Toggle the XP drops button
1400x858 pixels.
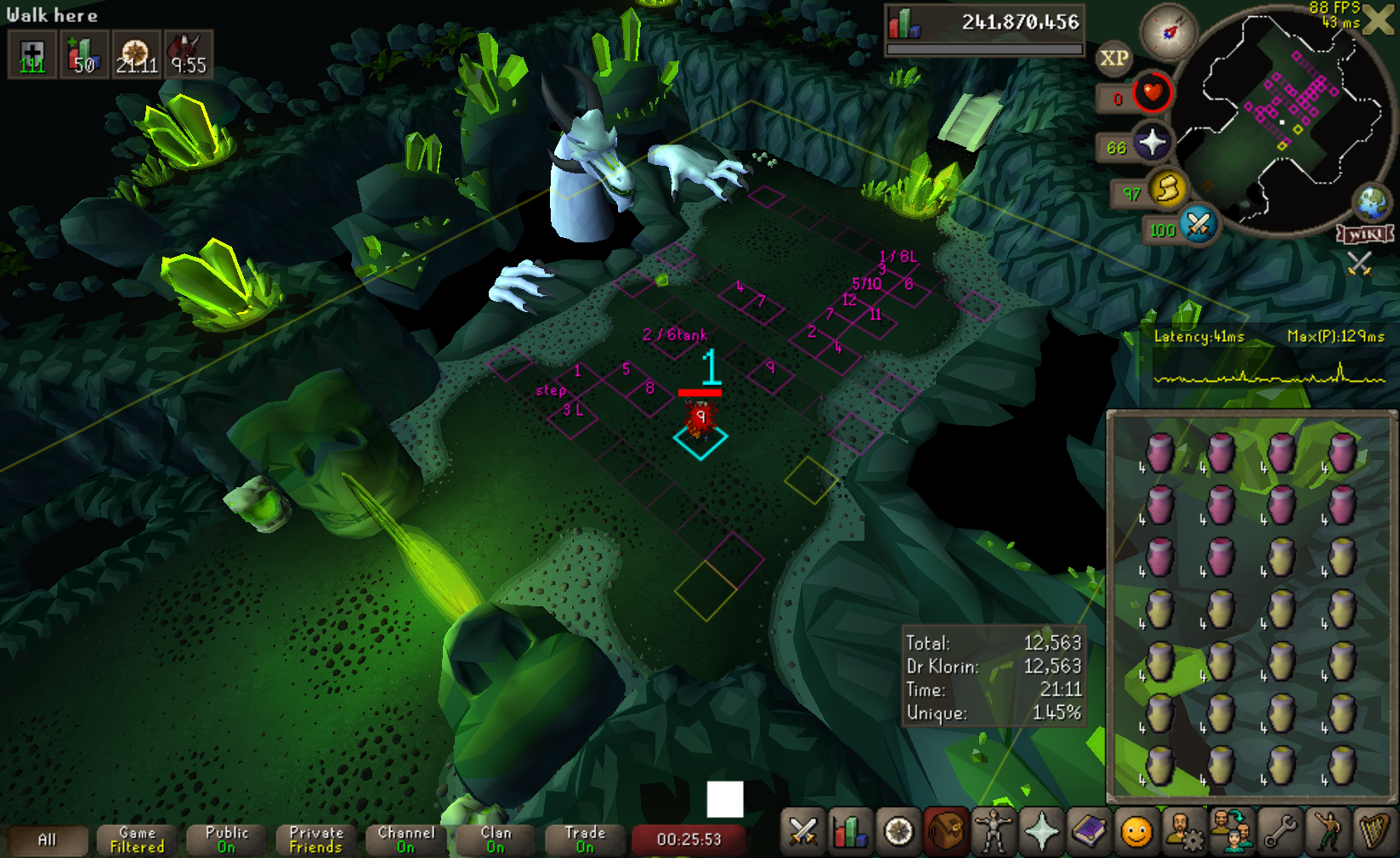(x=1114, y=59)
